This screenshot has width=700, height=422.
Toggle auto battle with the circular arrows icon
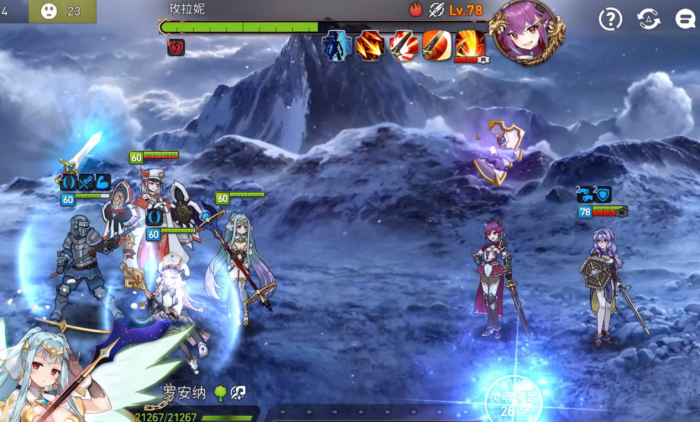648,19
